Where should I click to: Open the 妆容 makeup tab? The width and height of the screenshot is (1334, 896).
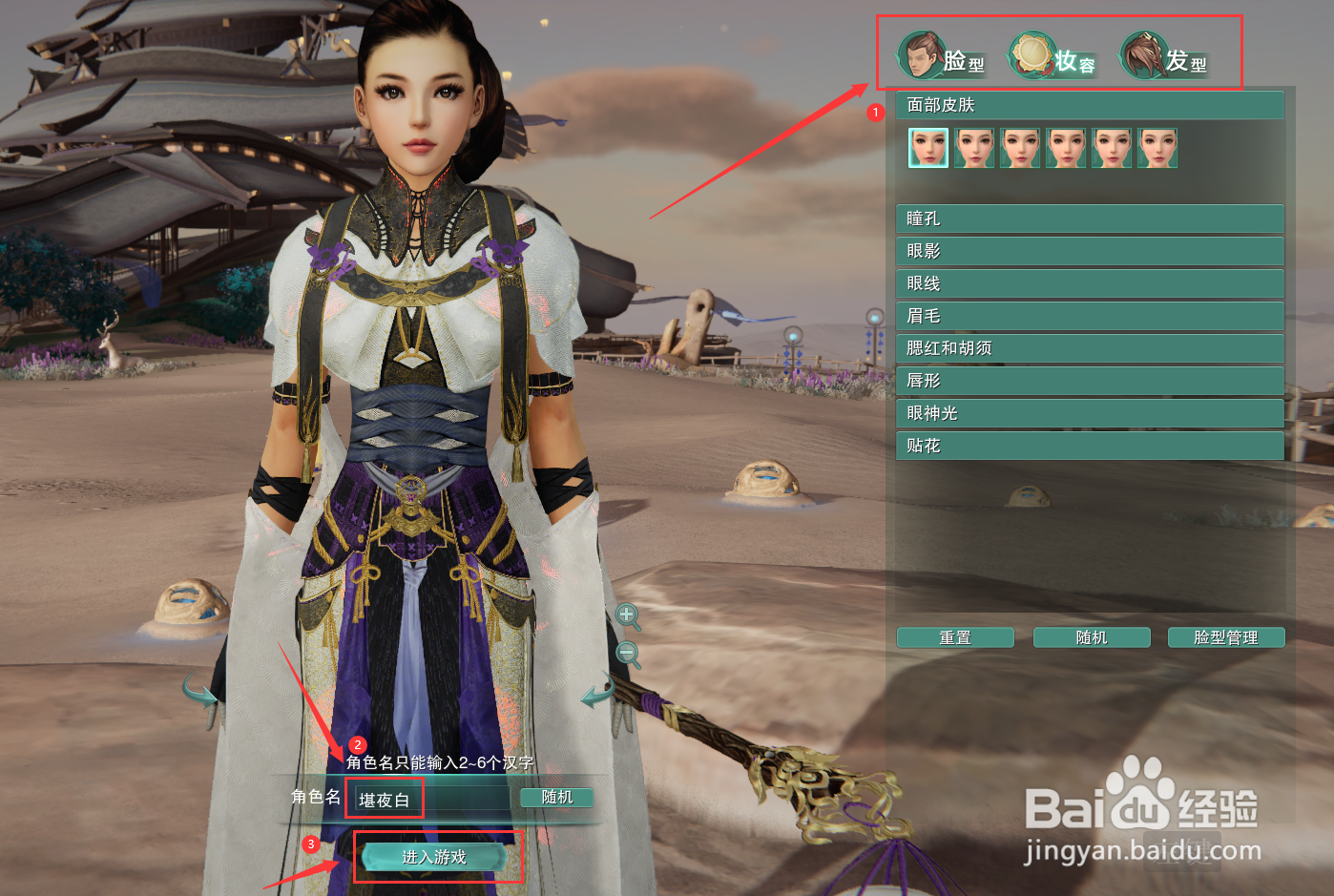tap(1053, 57)
